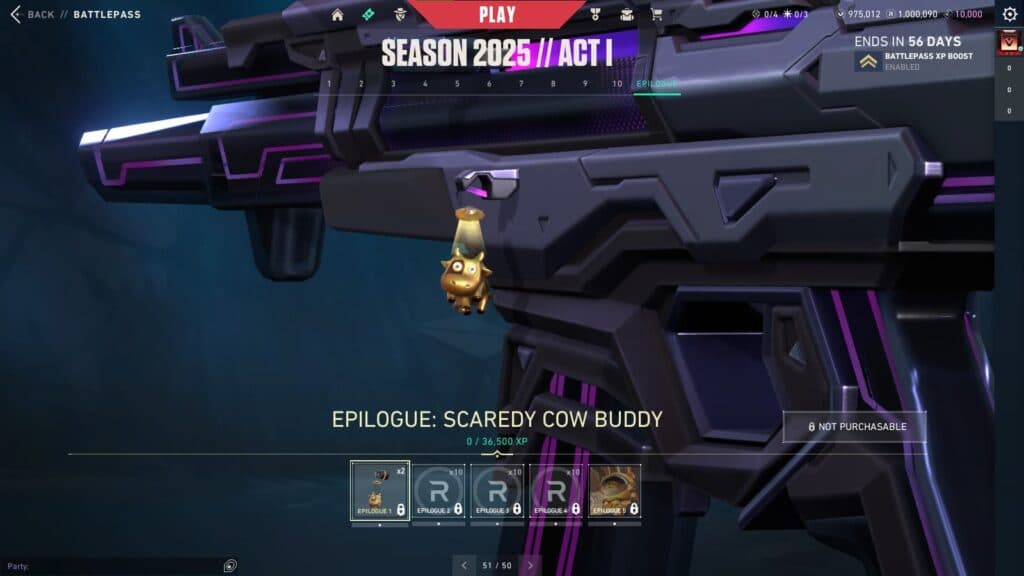
Task: Select chapter 10 of the battlepass
Action: (617, 84)
